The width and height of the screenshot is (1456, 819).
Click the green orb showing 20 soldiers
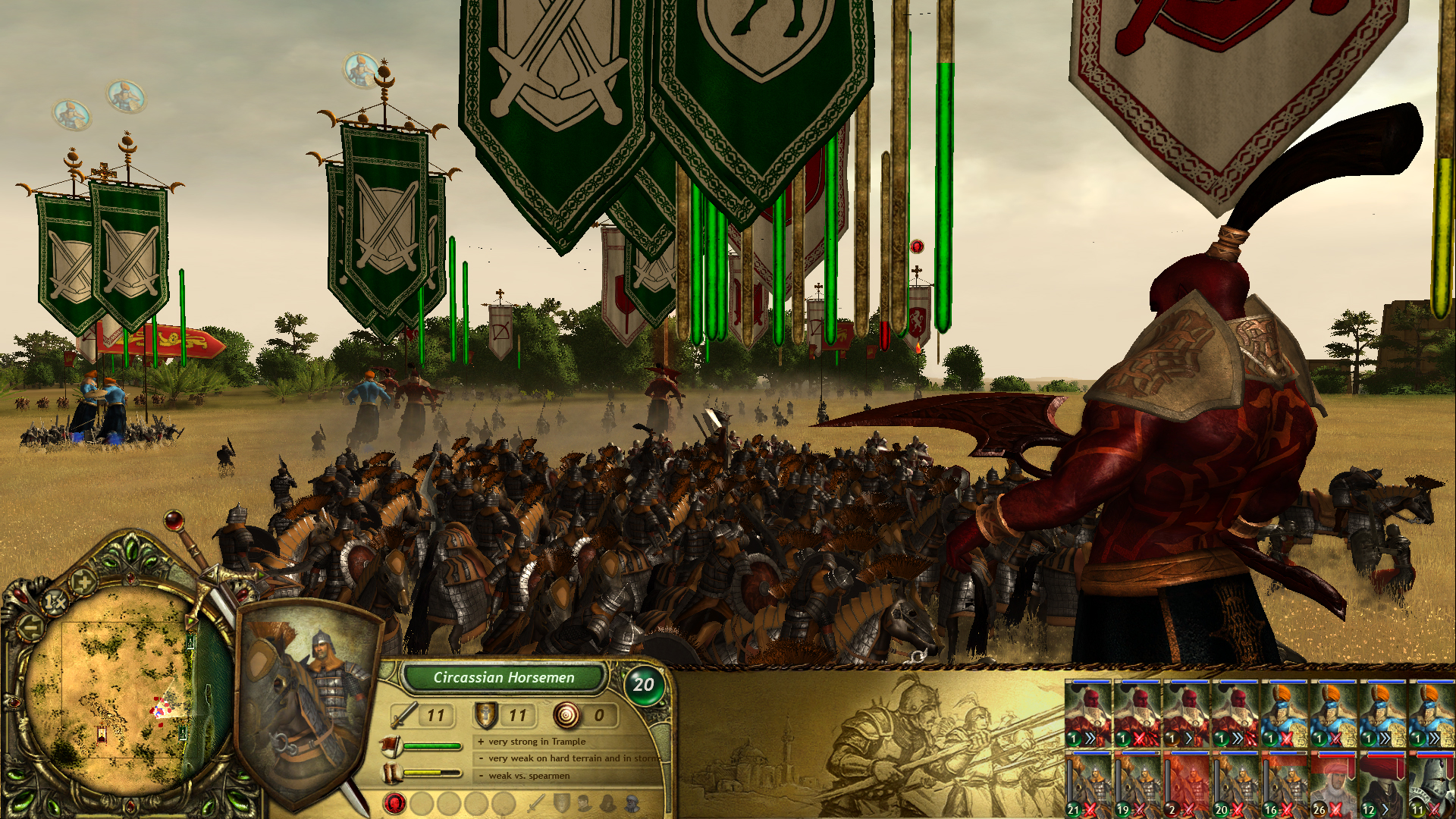(x=645, y=683)
